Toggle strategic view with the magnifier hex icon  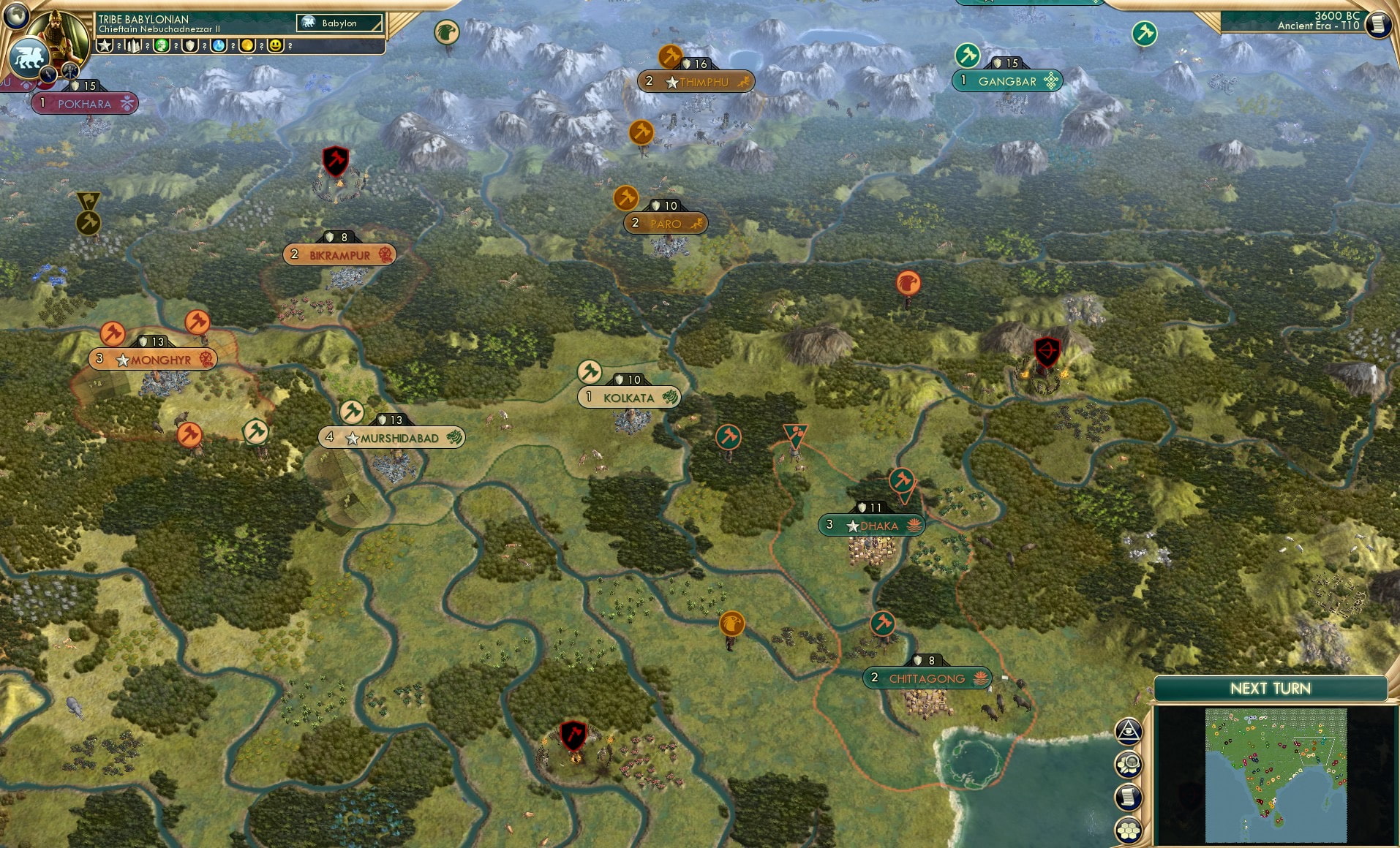(1129, 765)
